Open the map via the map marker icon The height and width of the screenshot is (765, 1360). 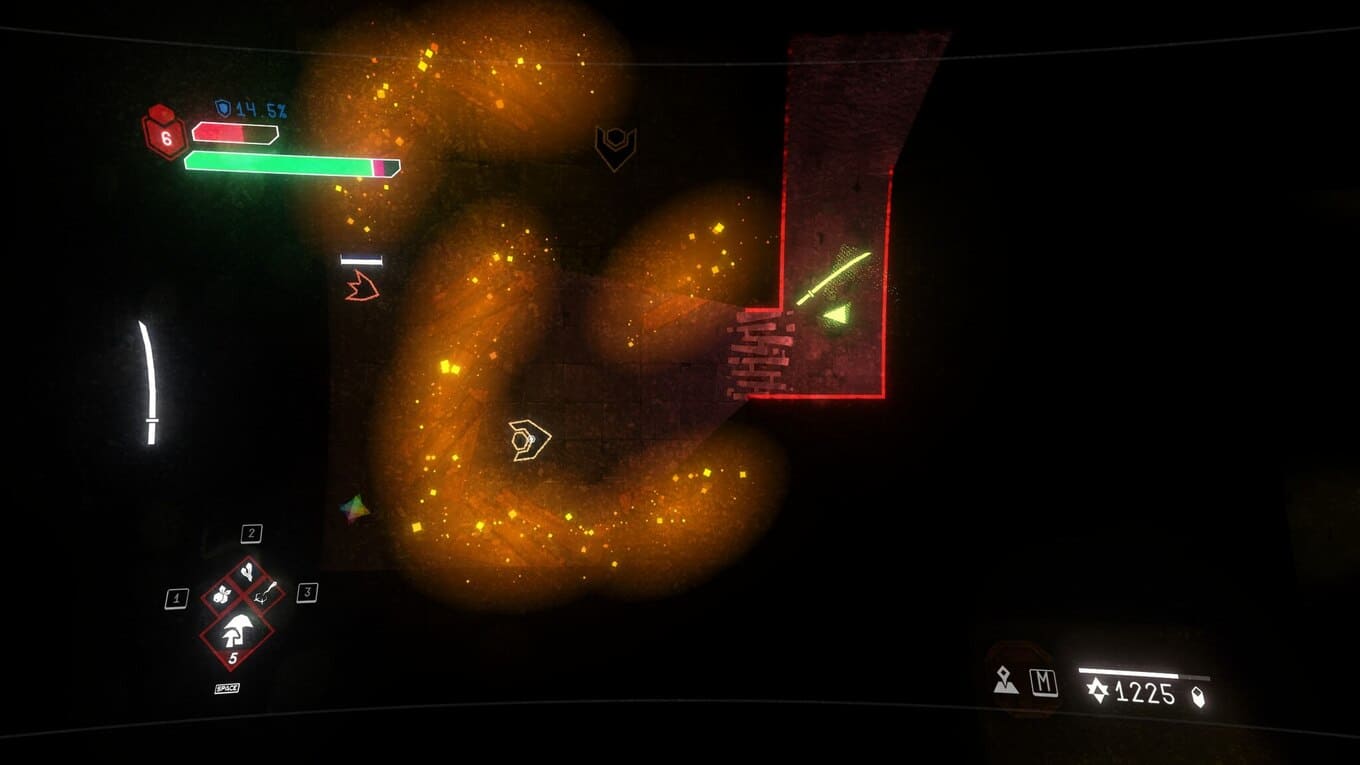(1005, 681)
